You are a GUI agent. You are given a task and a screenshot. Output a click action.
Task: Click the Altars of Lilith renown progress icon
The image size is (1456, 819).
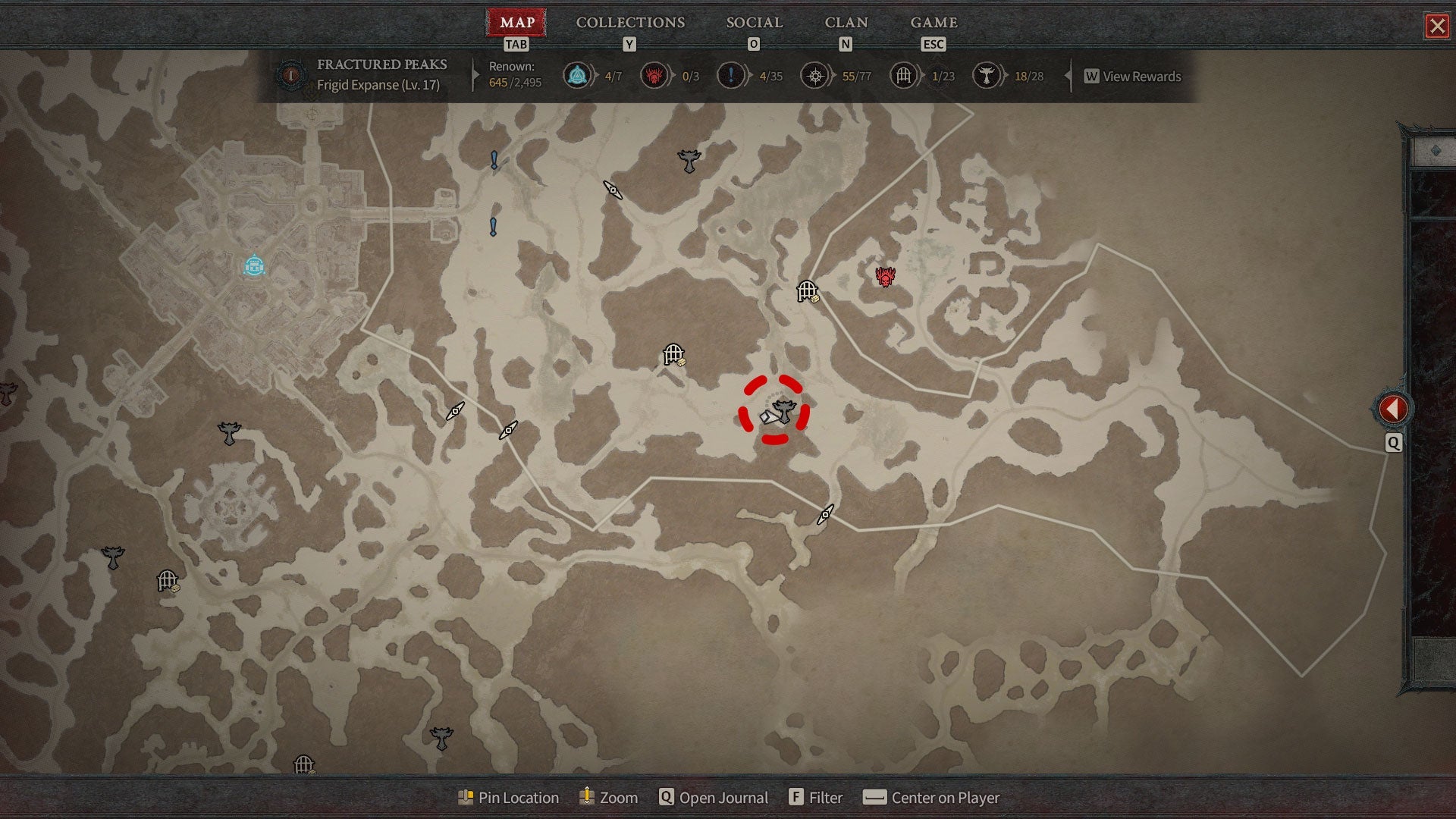[986, 76]
